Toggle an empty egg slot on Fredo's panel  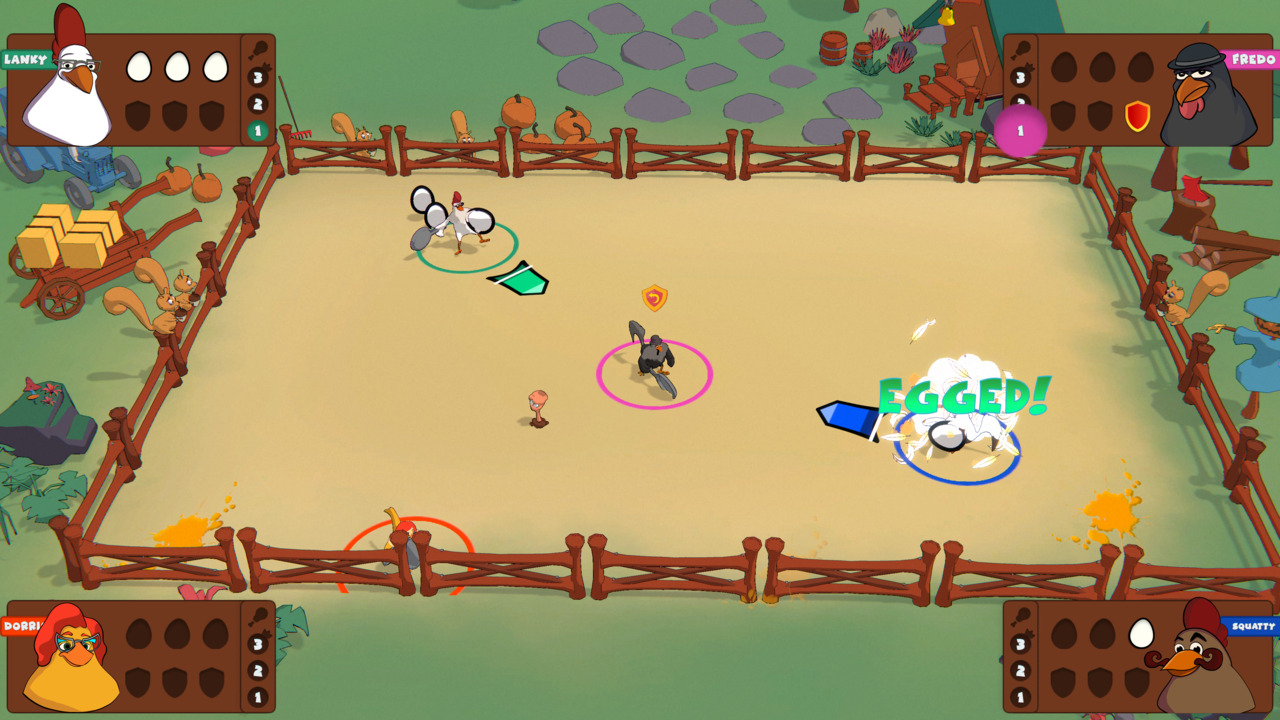pos(1063,68)
